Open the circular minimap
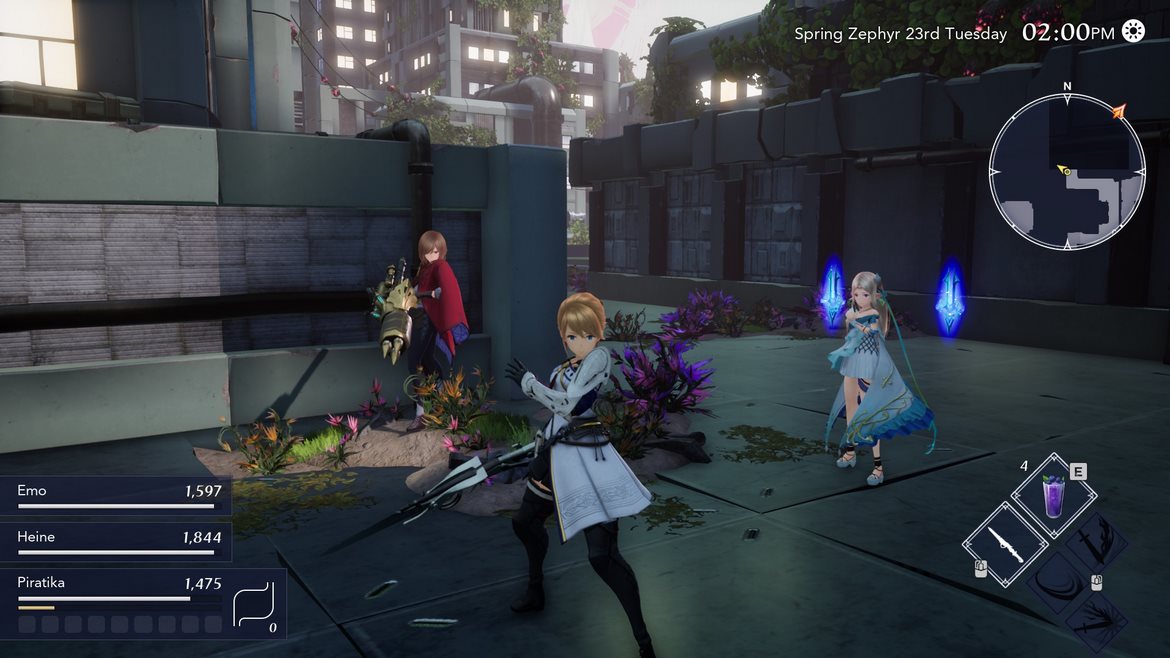 (x=1067, y=171)
